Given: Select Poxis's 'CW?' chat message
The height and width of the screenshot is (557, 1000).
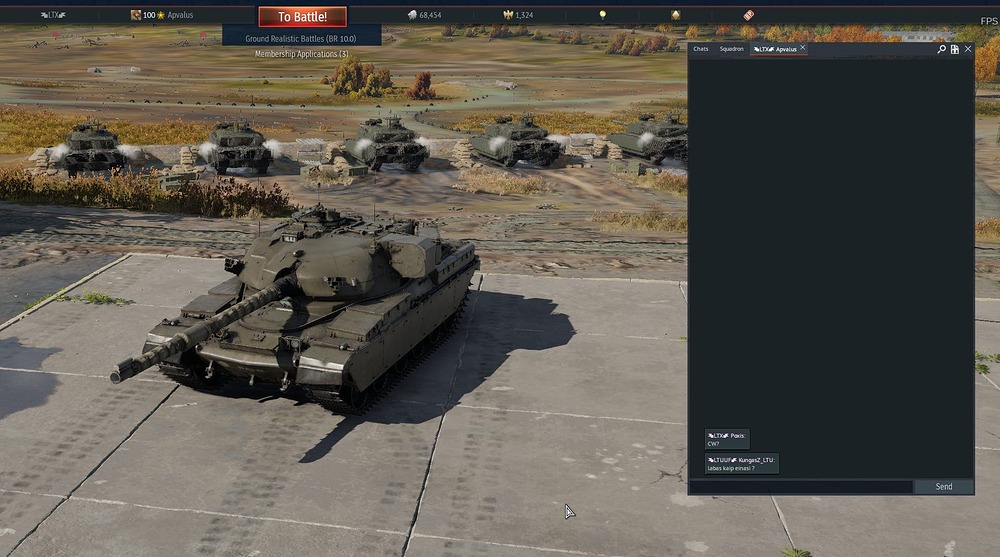Looking at the screenshot, I should [x=727, y=439].
